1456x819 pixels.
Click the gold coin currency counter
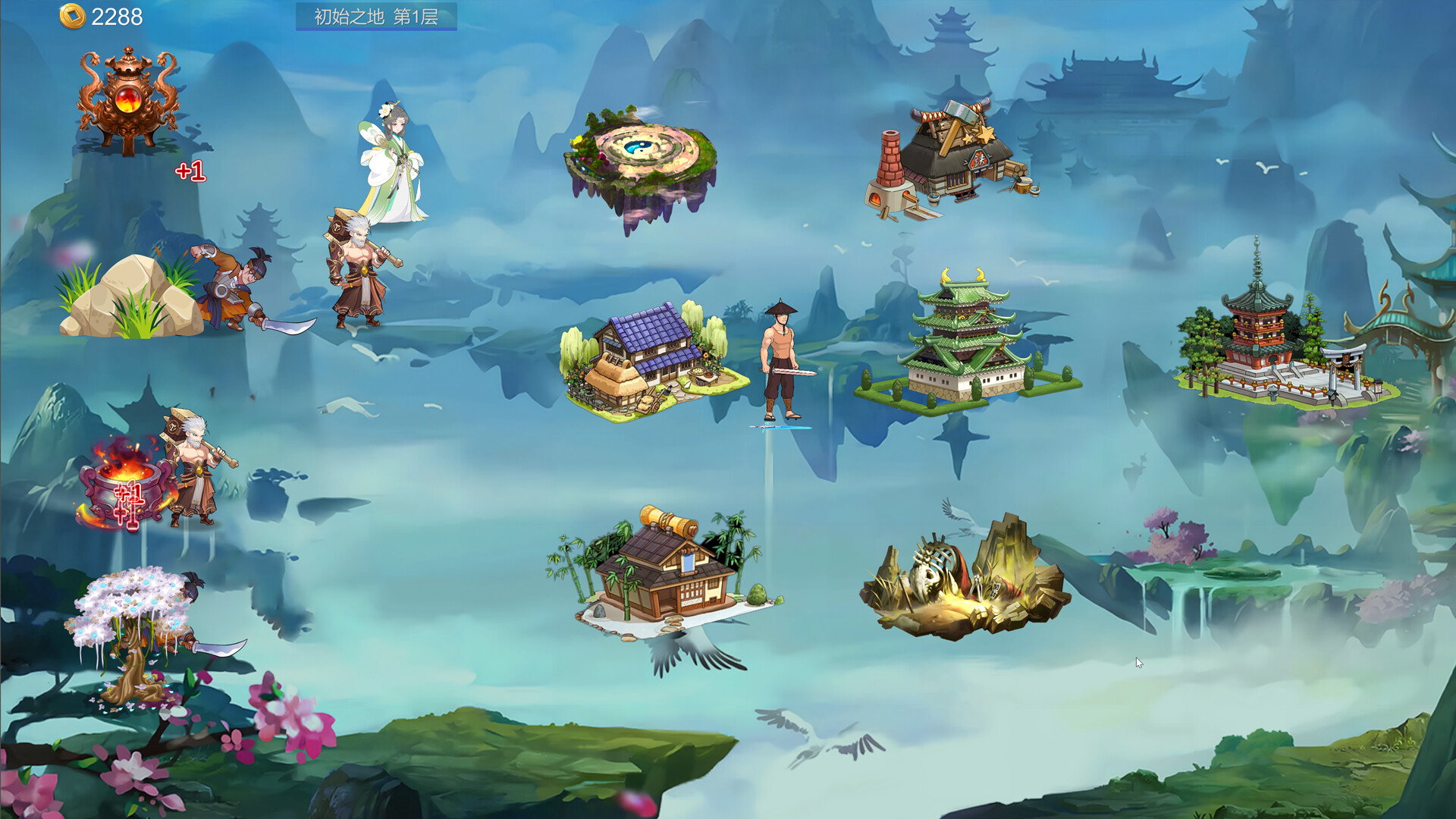pos(99,15)
